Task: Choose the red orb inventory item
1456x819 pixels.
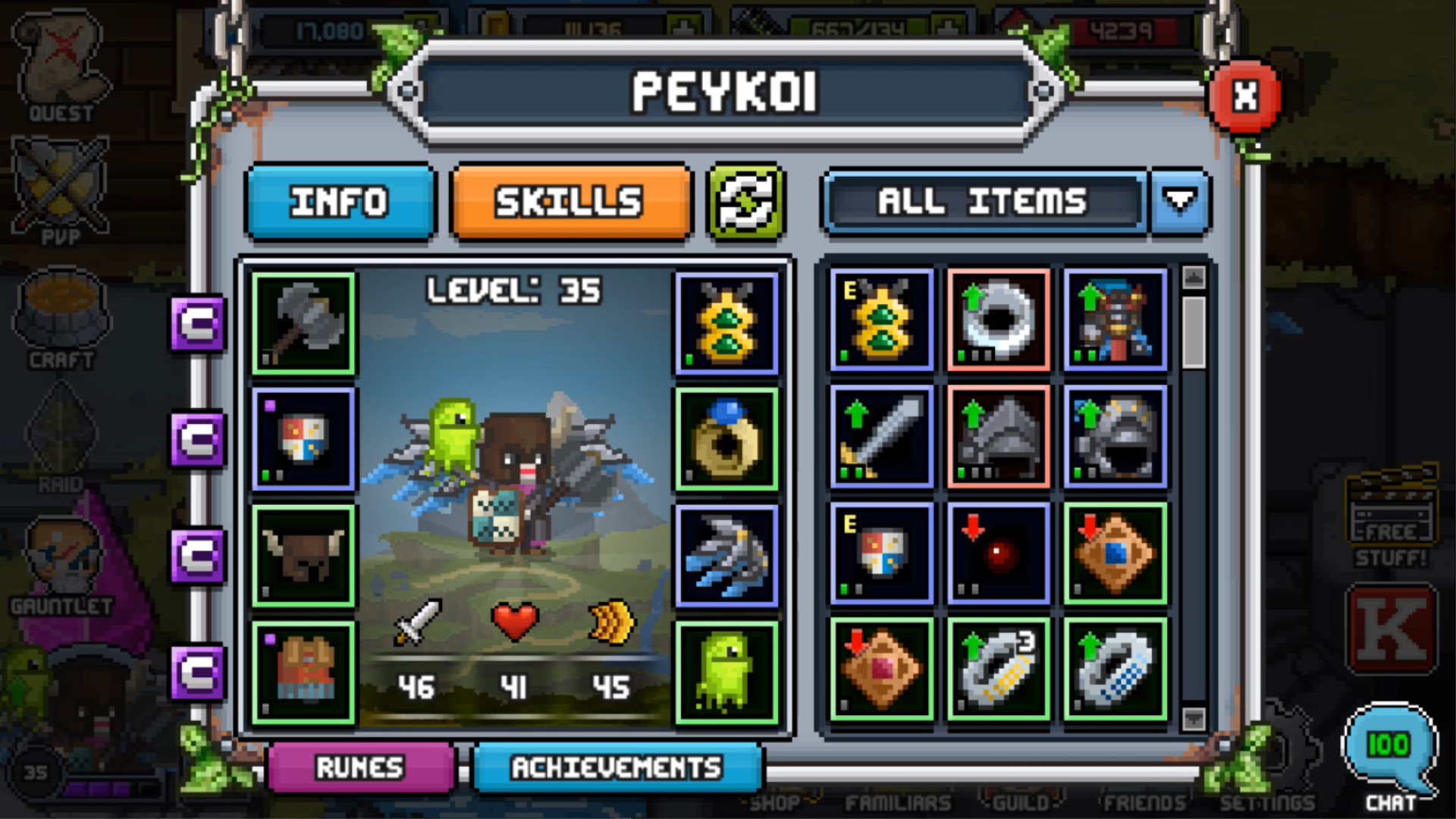Action: 998,554
